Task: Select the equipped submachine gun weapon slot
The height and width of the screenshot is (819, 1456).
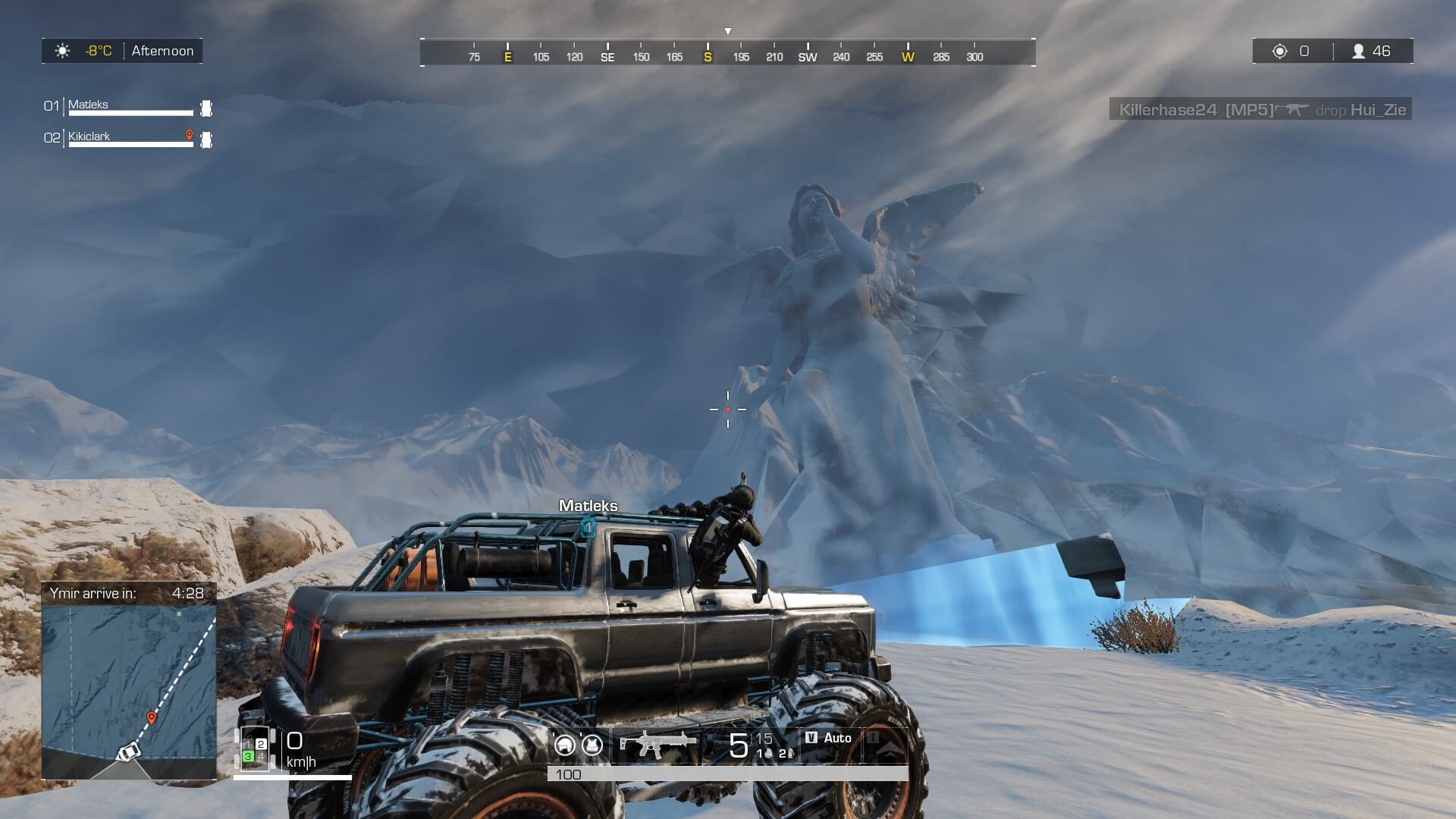Action: [x=657, y=744]
